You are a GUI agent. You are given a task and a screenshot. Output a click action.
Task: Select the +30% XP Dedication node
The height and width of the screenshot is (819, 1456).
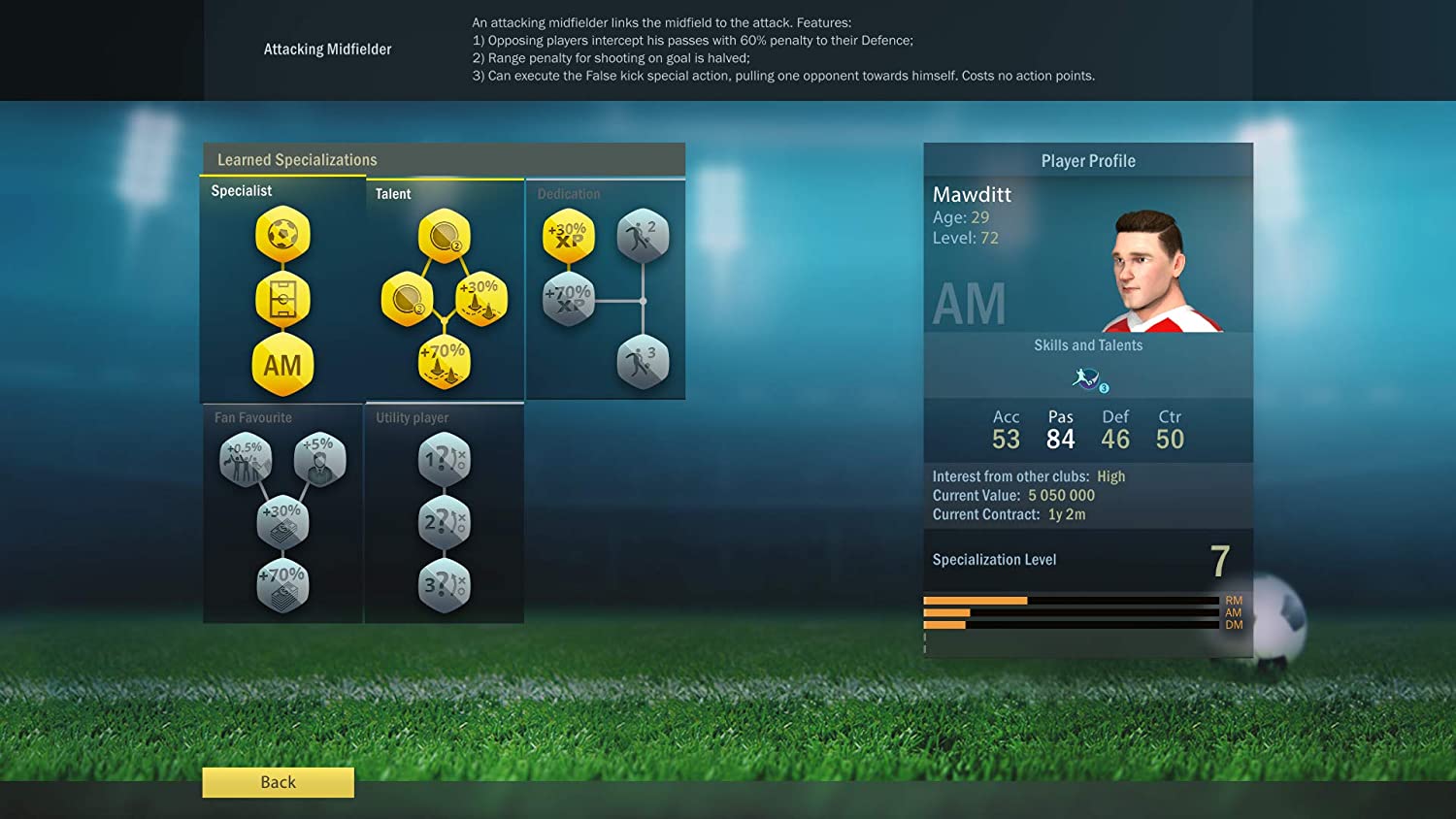tap(568, 236)
